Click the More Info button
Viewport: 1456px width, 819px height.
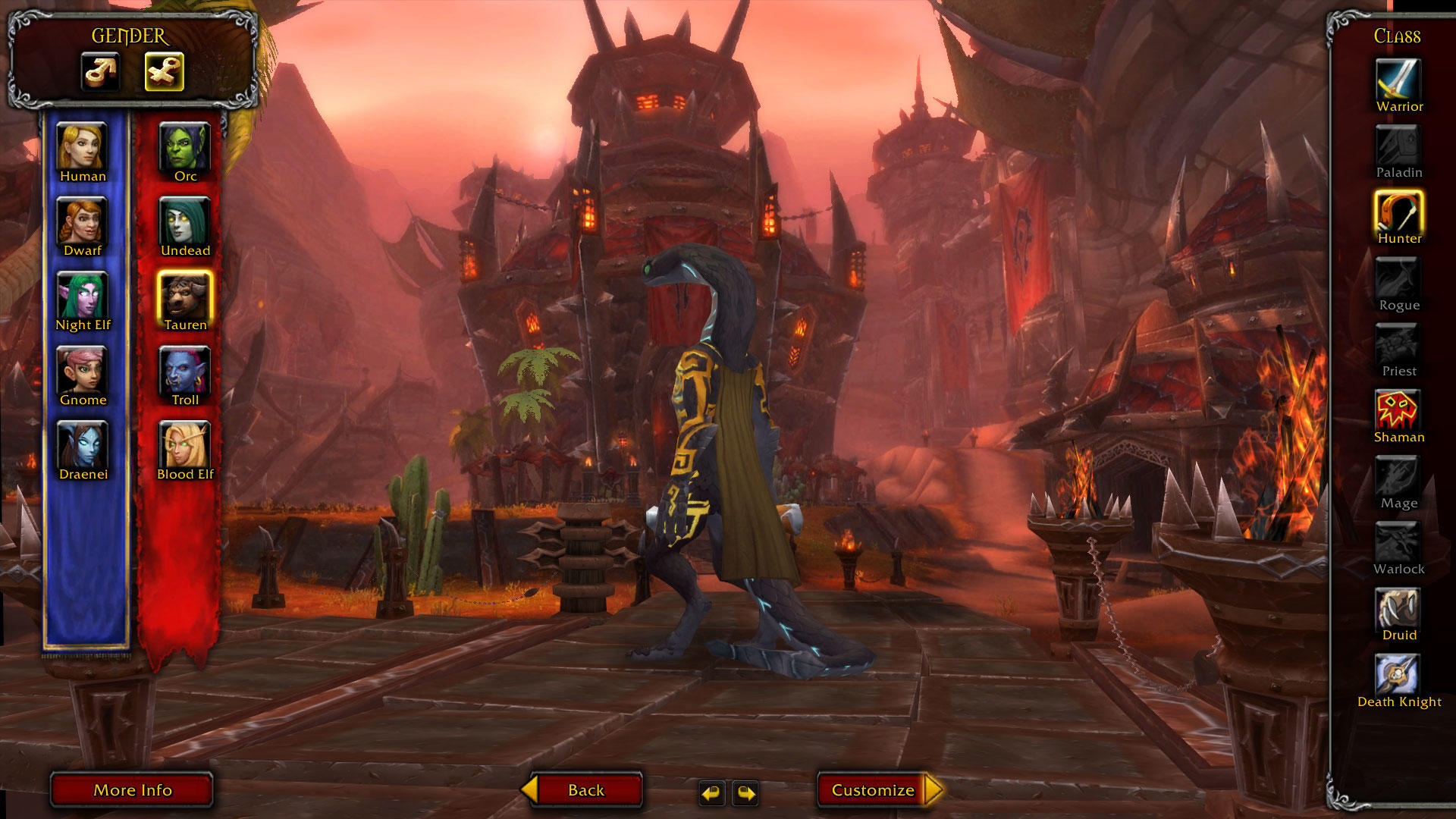click(x=132, y=789)
